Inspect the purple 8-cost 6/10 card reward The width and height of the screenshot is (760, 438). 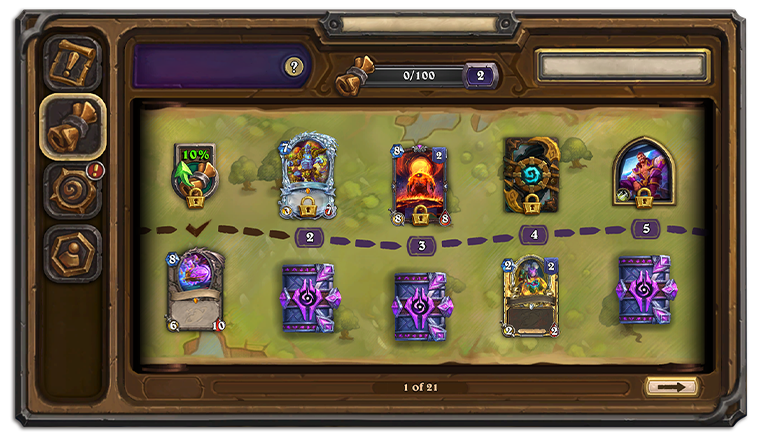pos(196,291)
